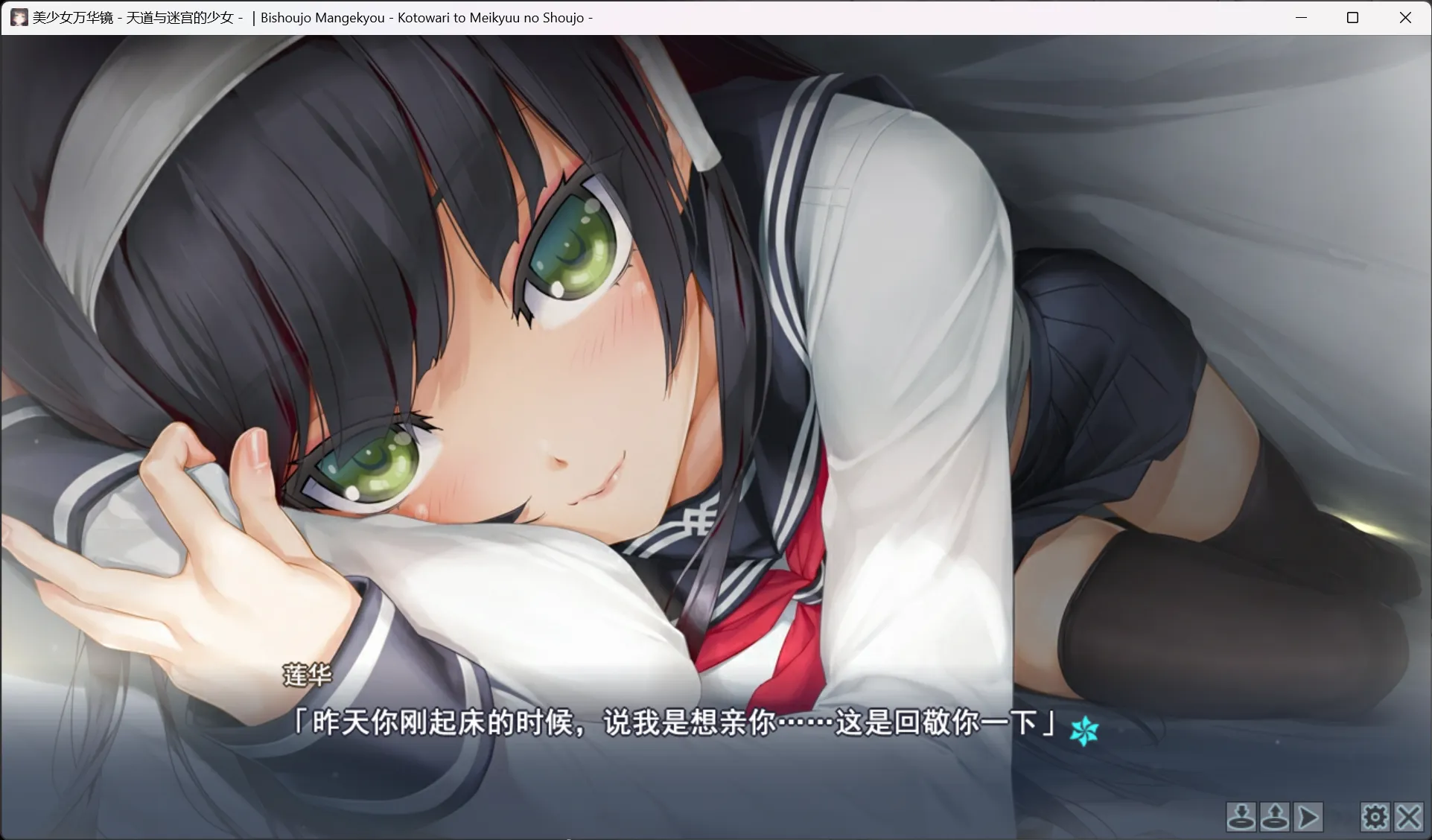
Task: Minimize the game window
Action: 1301,17
